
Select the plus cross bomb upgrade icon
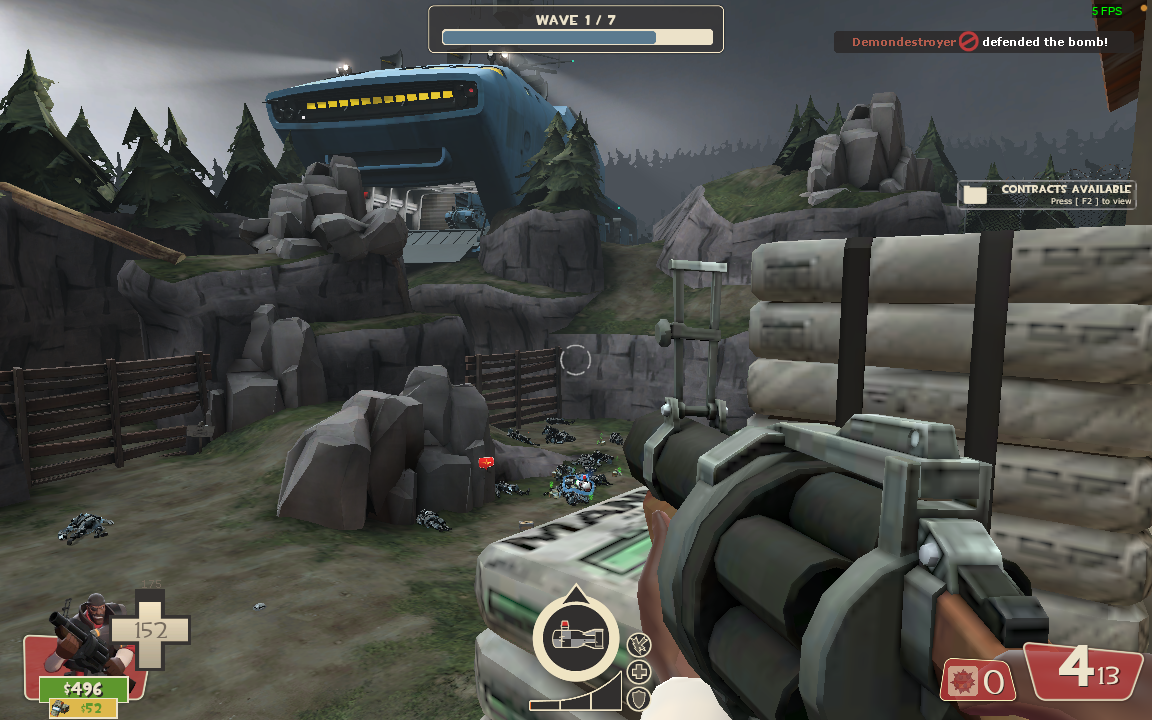click(640, 672)
